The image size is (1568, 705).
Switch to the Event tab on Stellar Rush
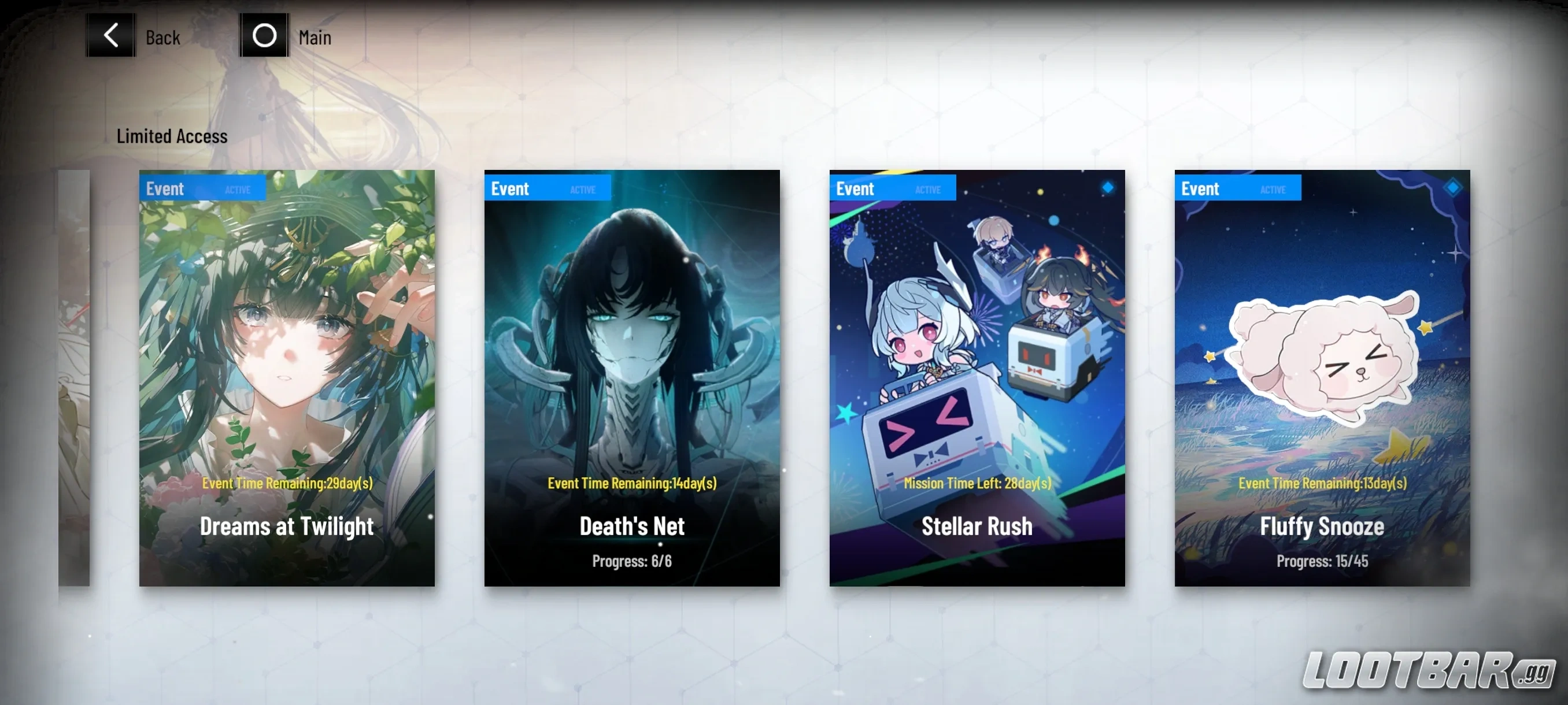click(856, 188)
